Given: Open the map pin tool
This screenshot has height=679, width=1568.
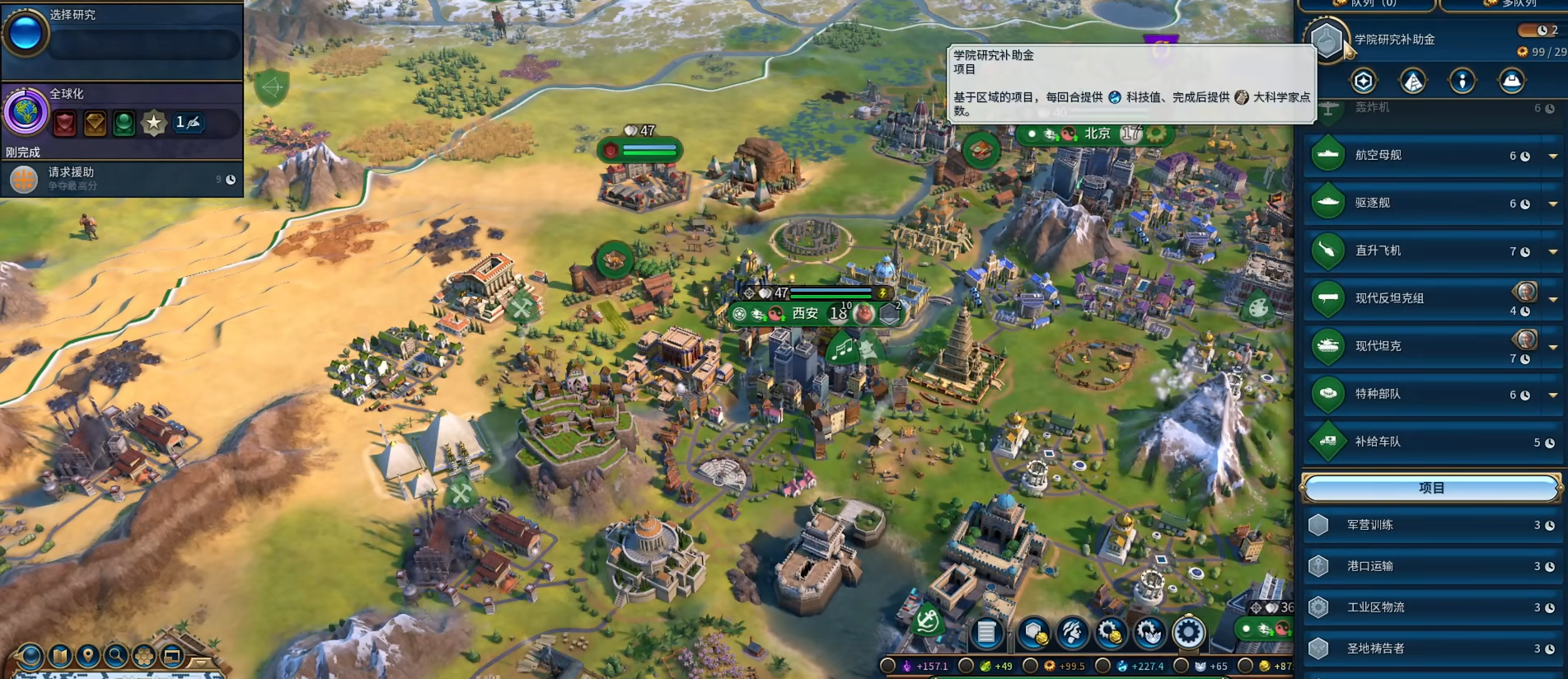Looking at the screenshot, I should [x=87, y=656].
